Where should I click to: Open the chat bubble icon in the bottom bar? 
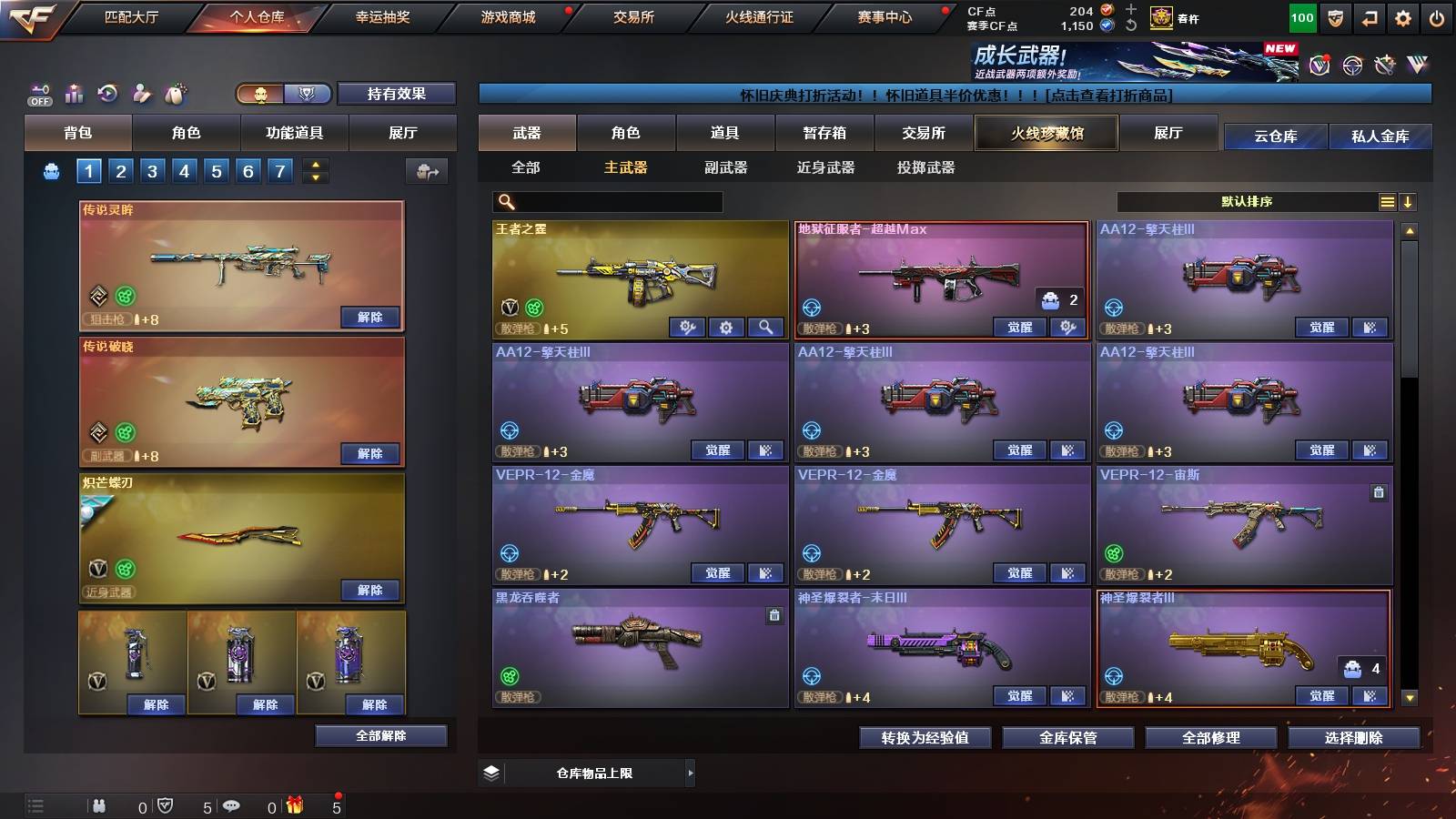coord(230,806)
